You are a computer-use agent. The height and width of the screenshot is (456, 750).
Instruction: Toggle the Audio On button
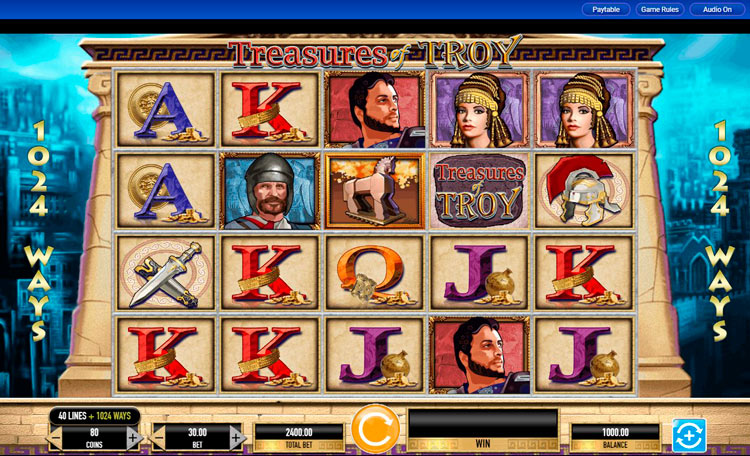[717, 9]
